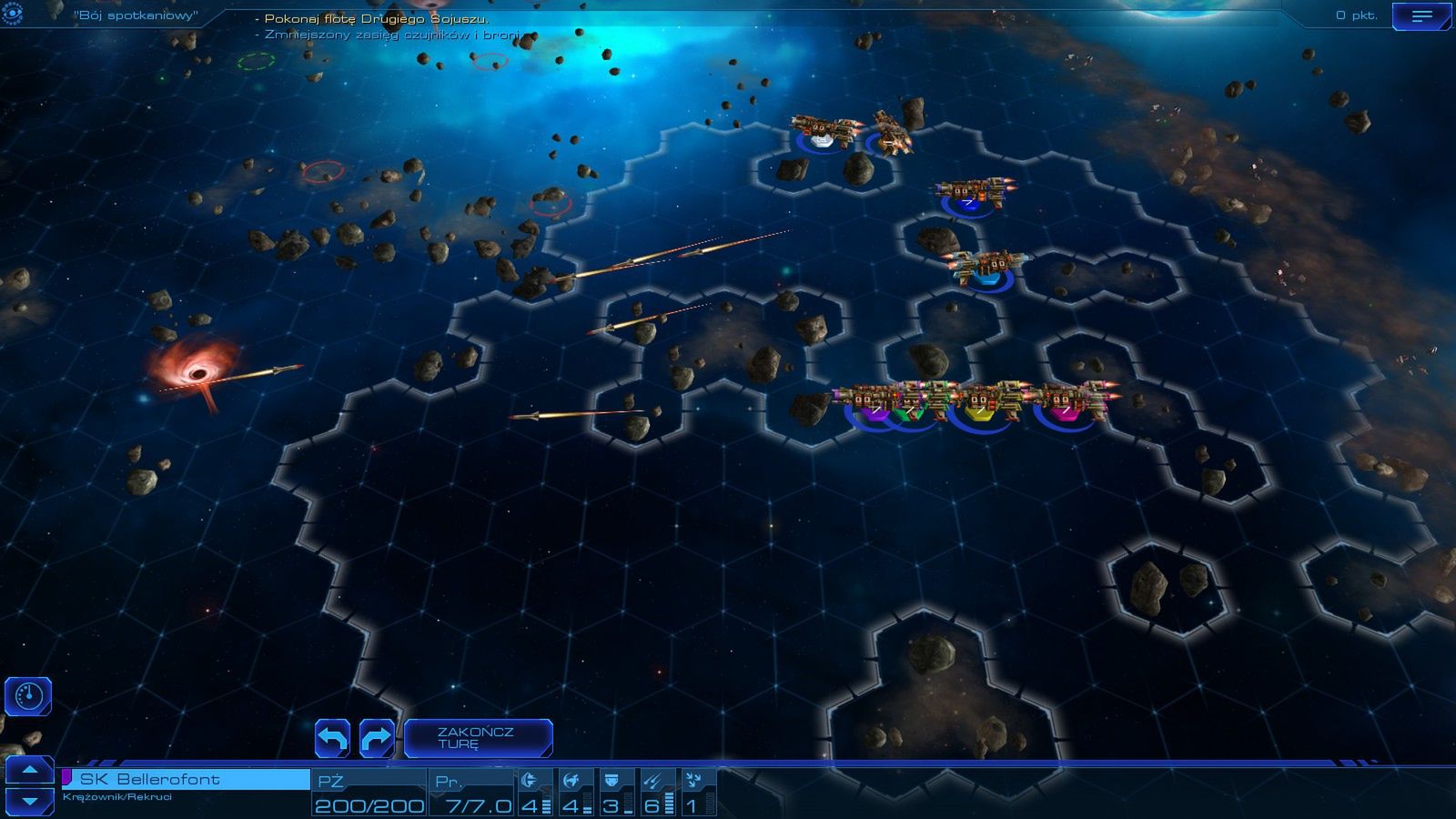The width and height of the screenshot is (1456, 819).
Task: Click the purple faction color swatch
Action: coord(67,775)
